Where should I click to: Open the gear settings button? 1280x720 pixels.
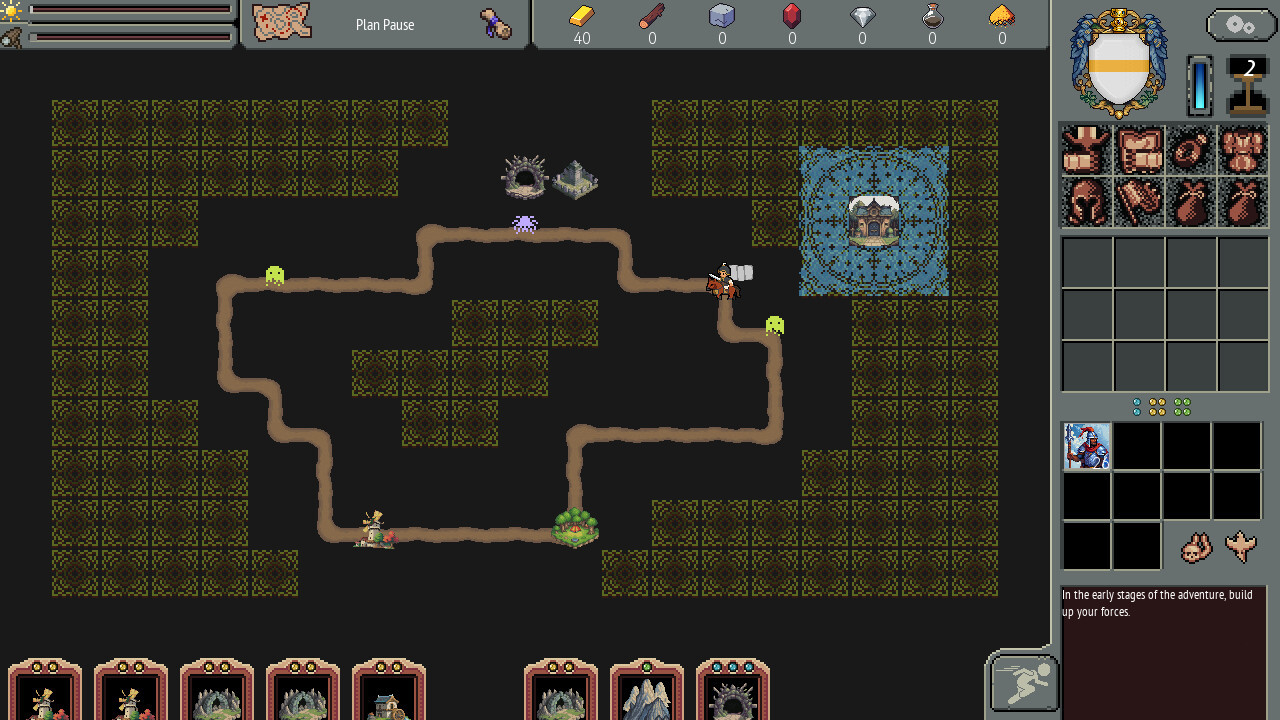click(x=1240, y=25)
